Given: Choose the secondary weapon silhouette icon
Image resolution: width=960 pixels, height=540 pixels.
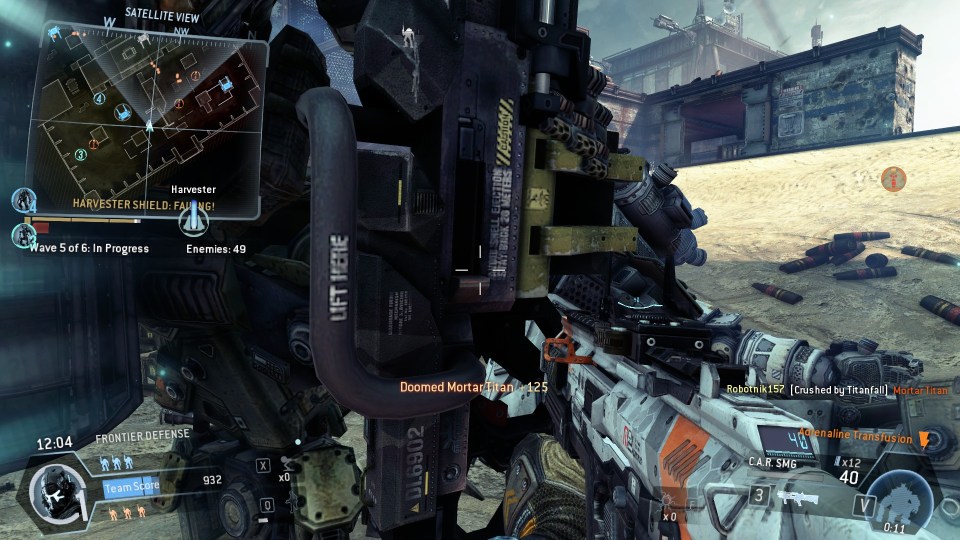Looking at the screenshot, I should pyautogui.click(x=797, y=497).
